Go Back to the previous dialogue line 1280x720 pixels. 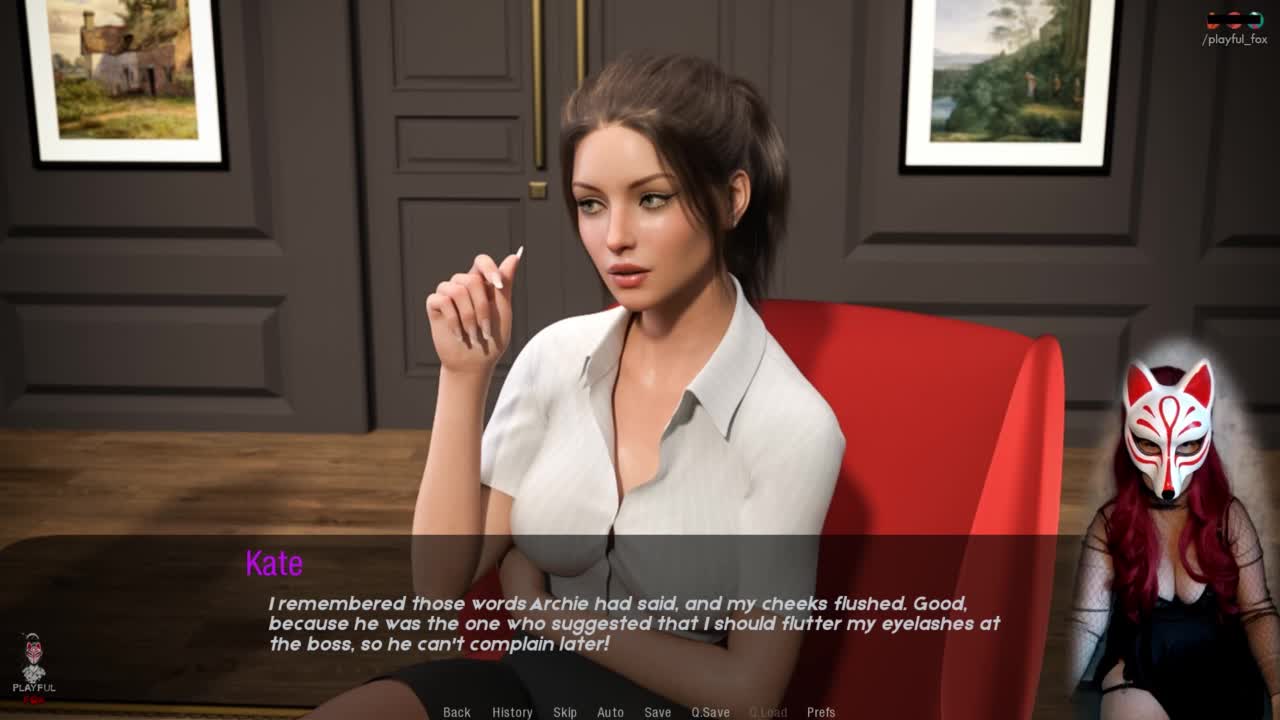[x=457, y=712]
